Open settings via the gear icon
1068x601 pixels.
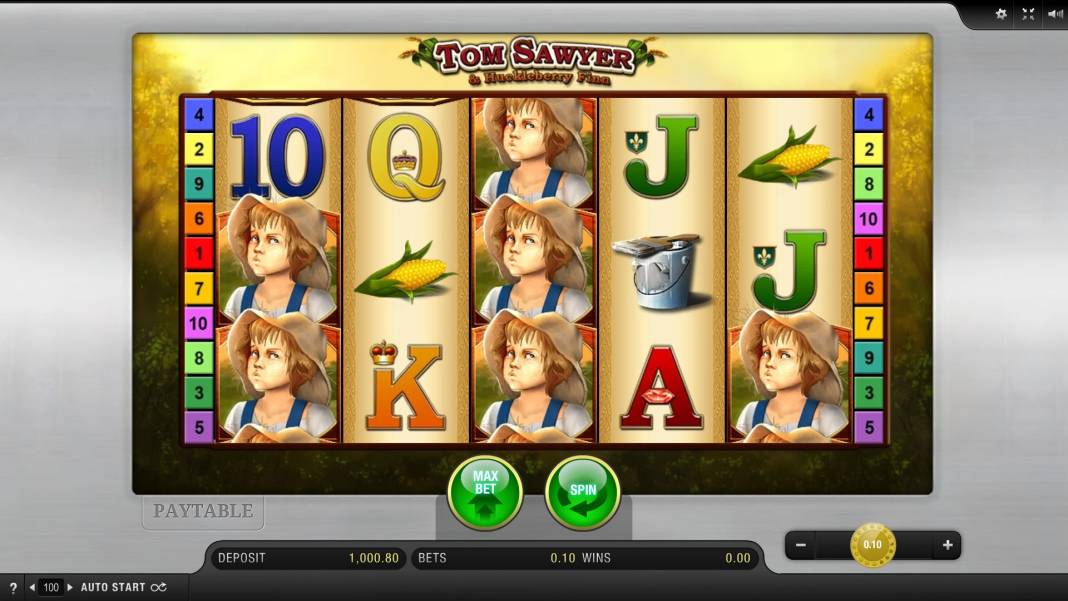pos(1001,14)
